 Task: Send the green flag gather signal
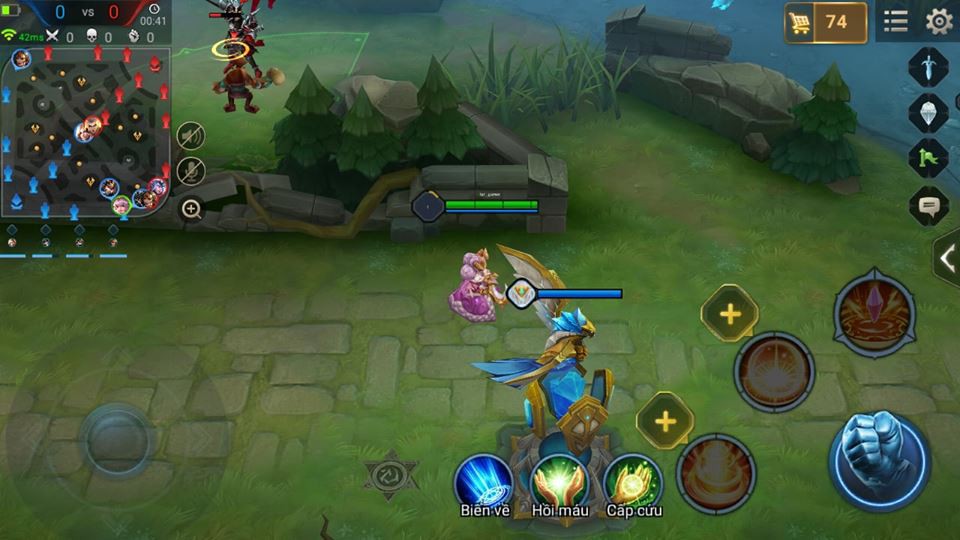coord(928,159)
